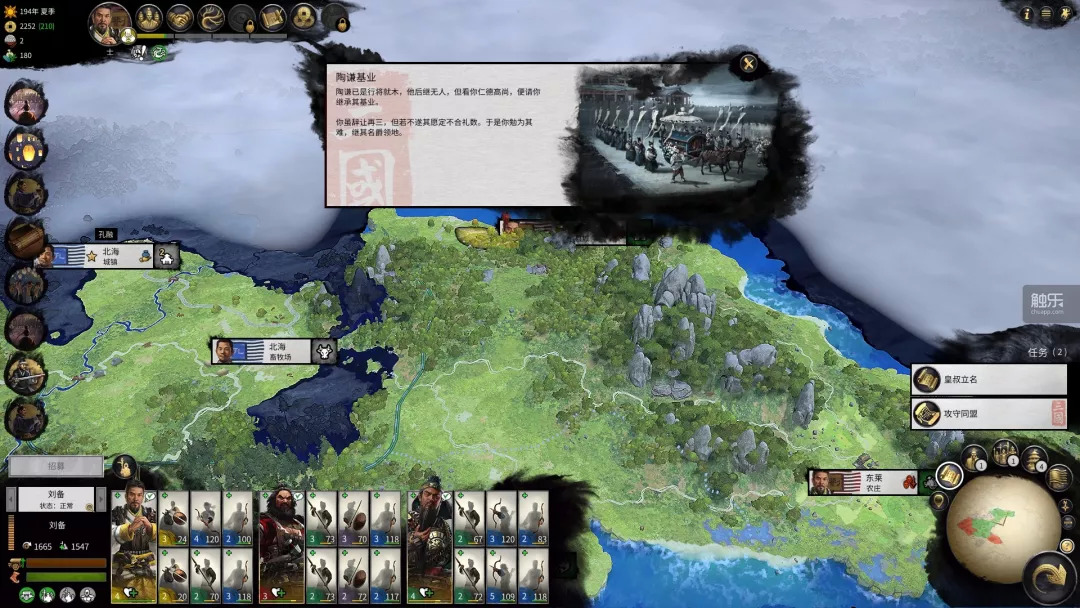Open the 皇叔立名 mission entry

[x=989, y=380]
